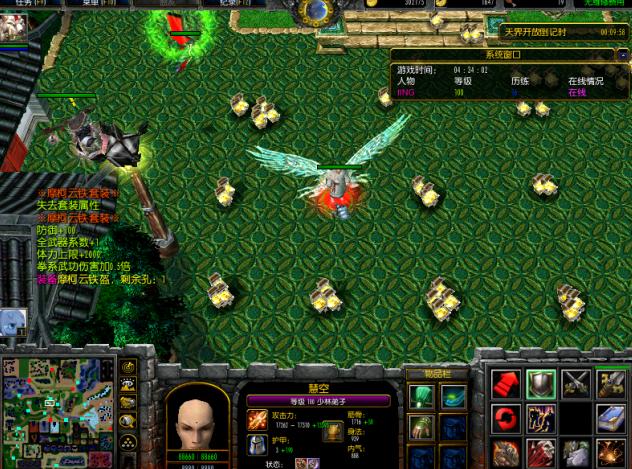Activate the crossed swords attack command
632x469 pixels.
coord(576,382)
